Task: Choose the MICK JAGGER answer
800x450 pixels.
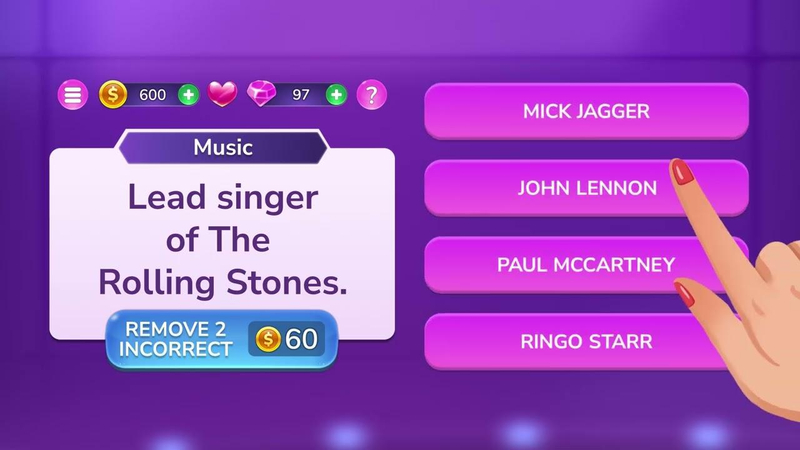Action: [586, 111]
